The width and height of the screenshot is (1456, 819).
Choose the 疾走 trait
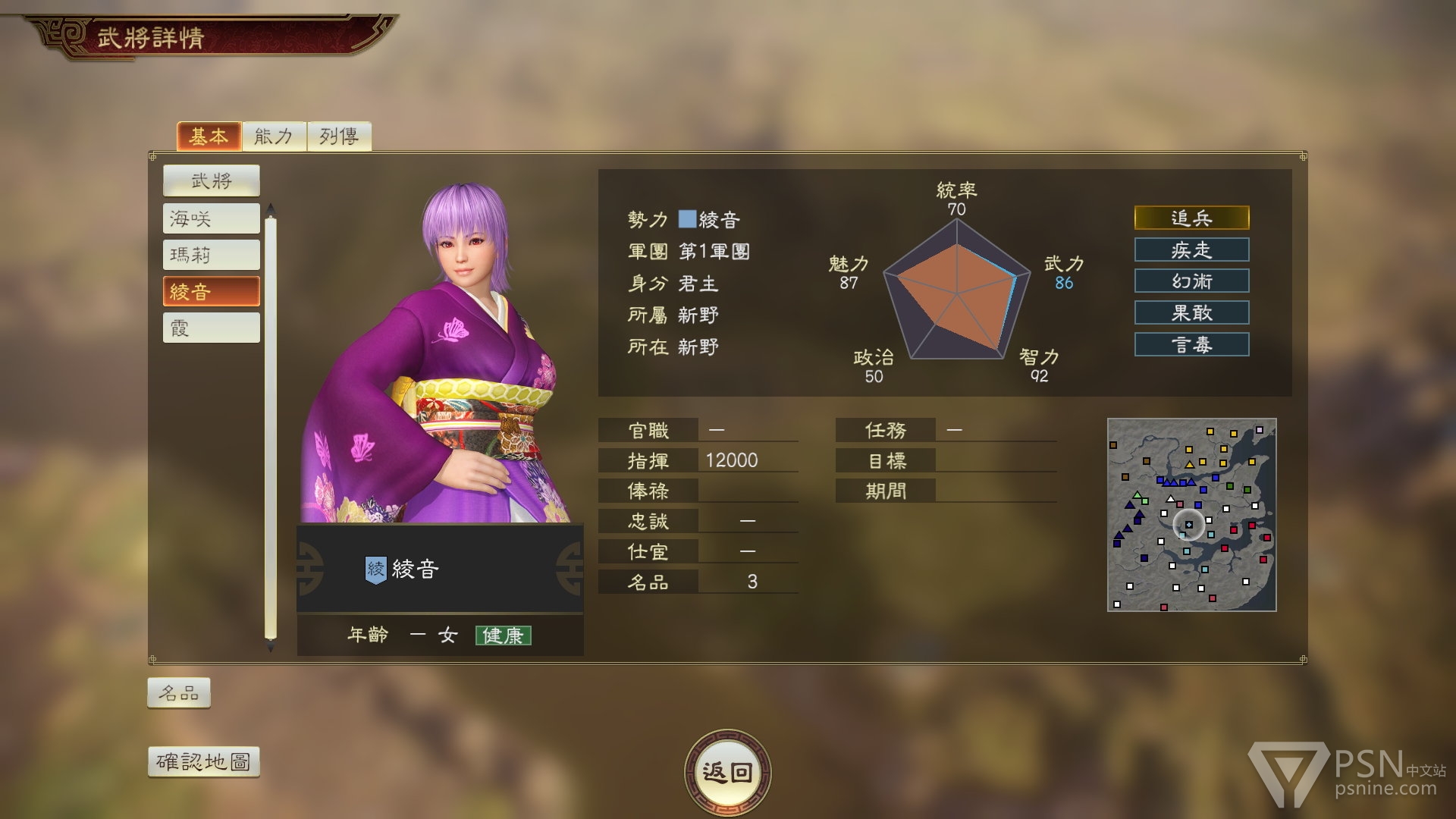(1191, 250)
